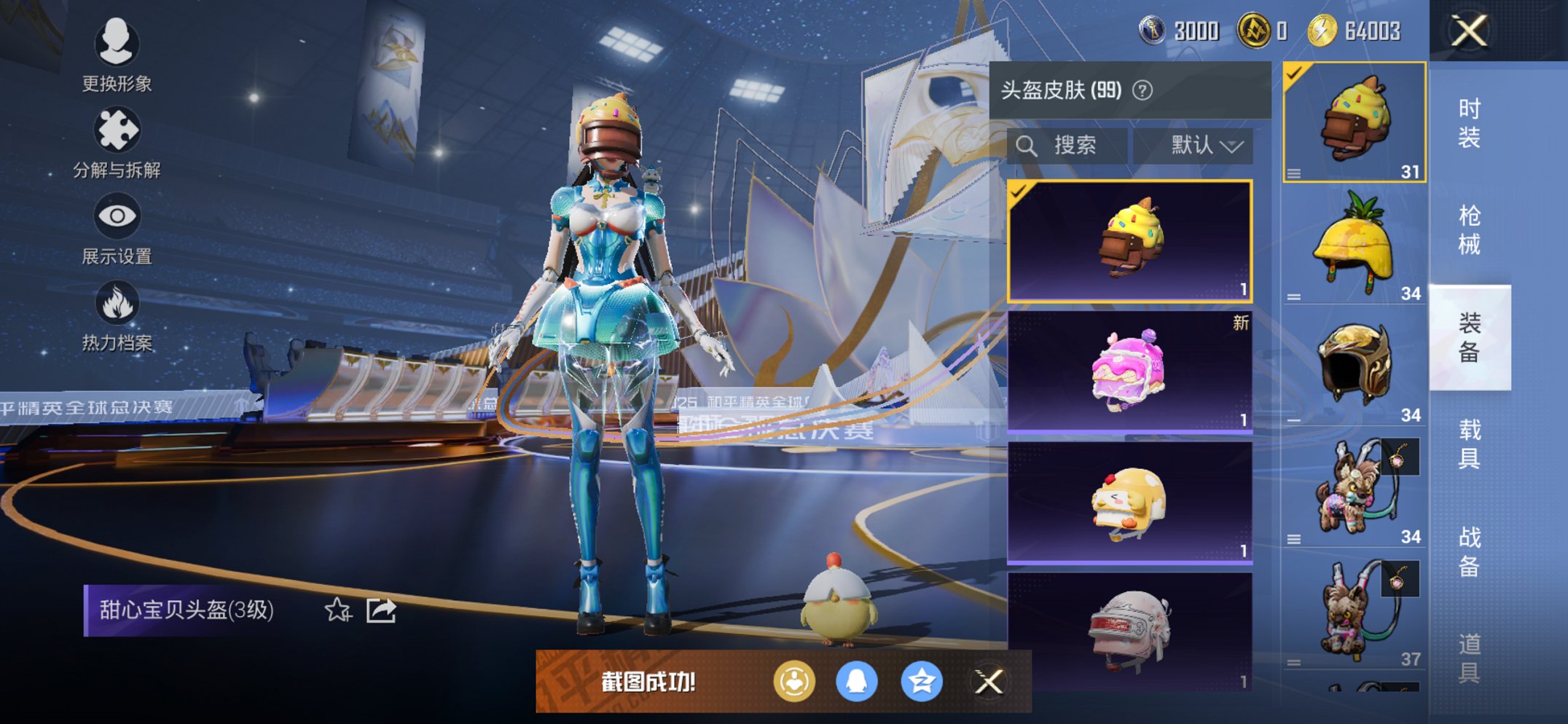Close the equipment panel with the X

(1470, 31)
